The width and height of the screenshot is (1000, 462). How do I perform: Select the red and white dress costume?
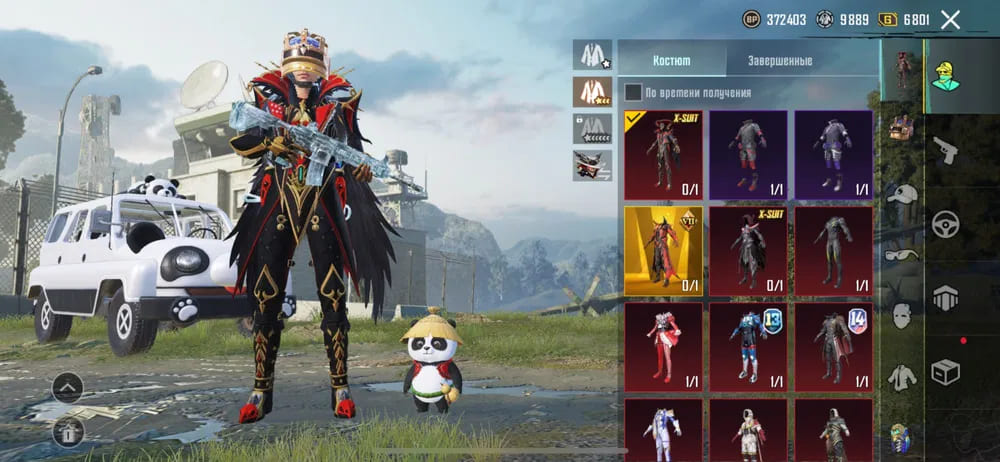(x=663, y=347)
